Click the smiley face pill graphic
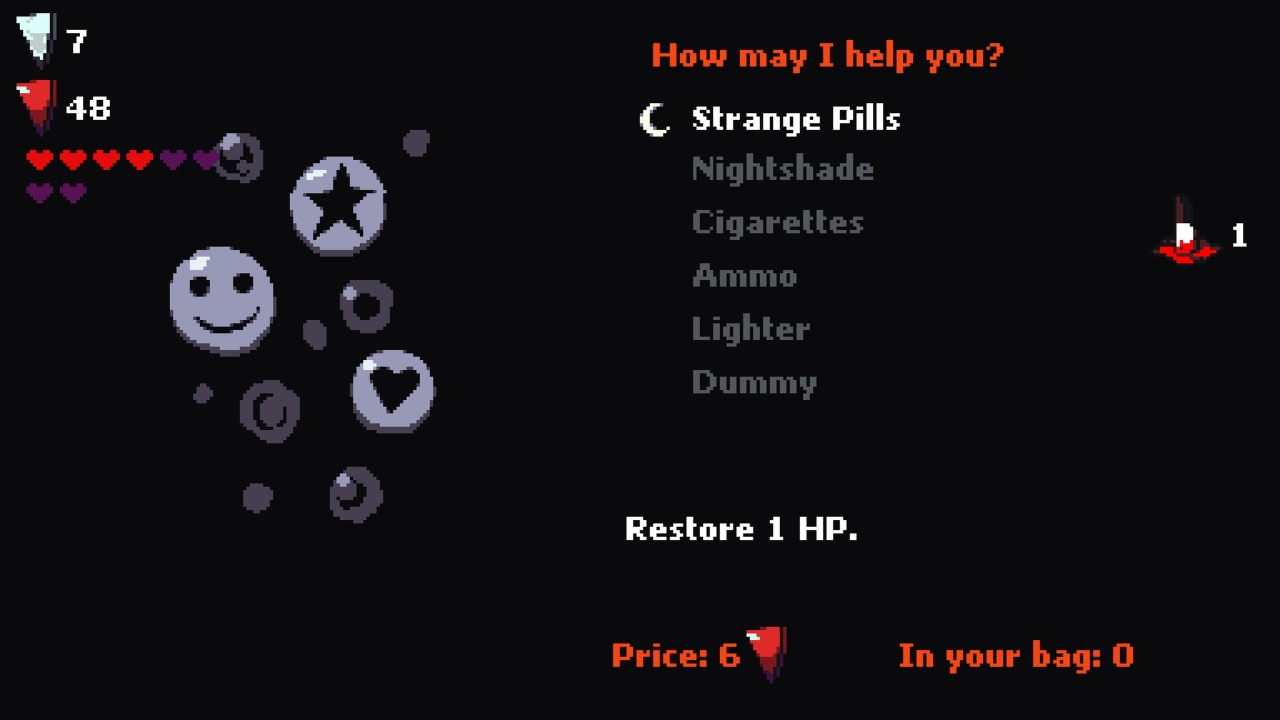Image resolution: width=1280 pixels, height=720 pixels. 222,300
